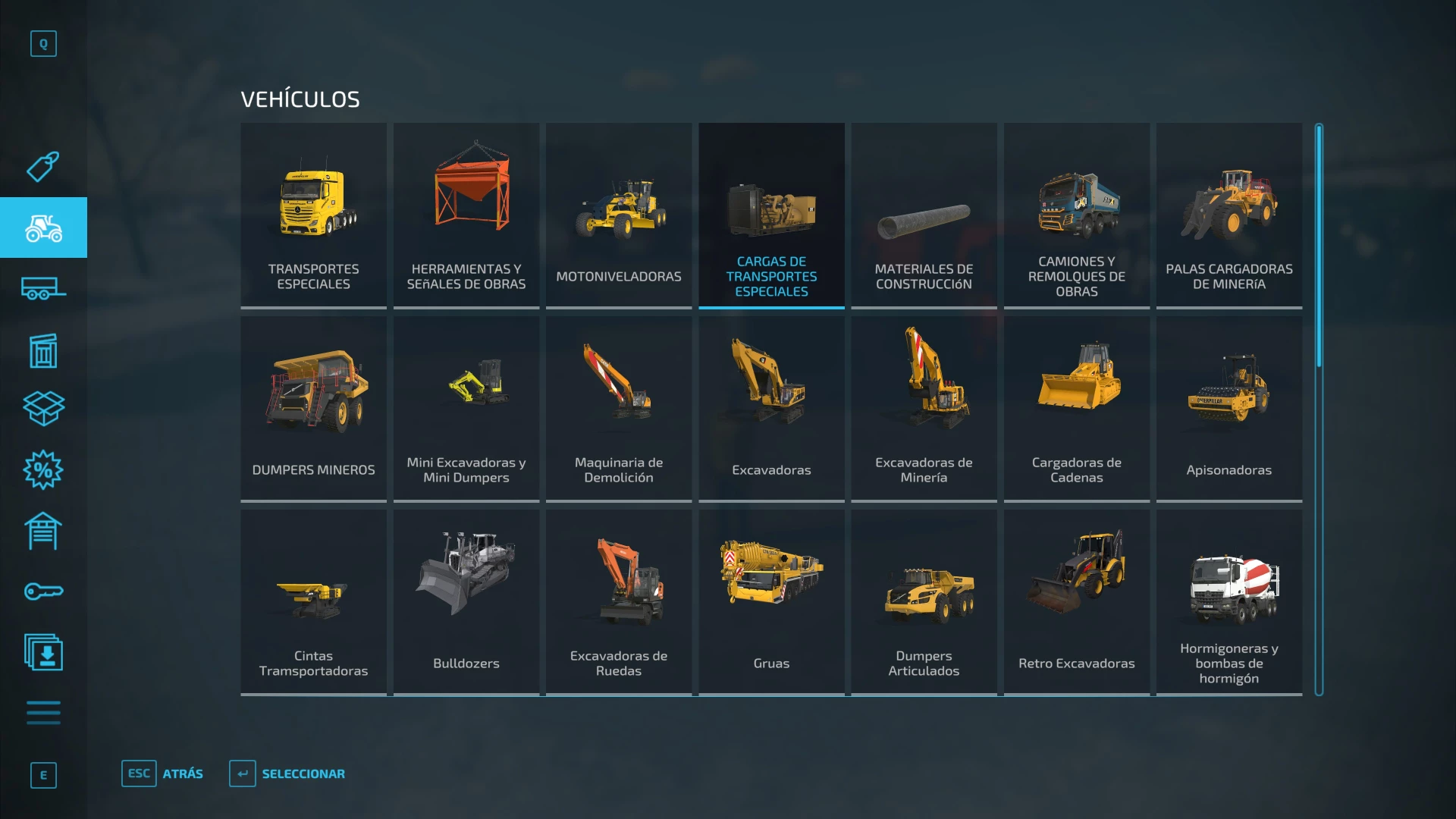Click the percent discount sales icon
This screenshot has height=819, width=1456.
[x=43, y=470]
